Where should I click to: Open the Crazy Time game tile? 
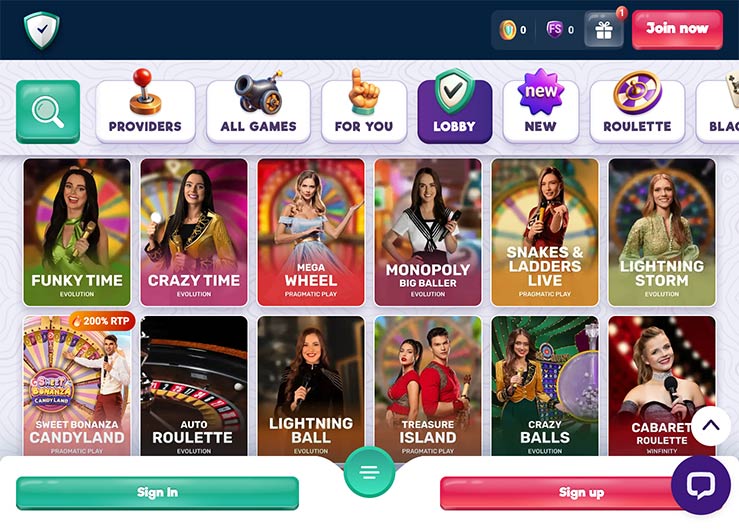click(194, 232)
